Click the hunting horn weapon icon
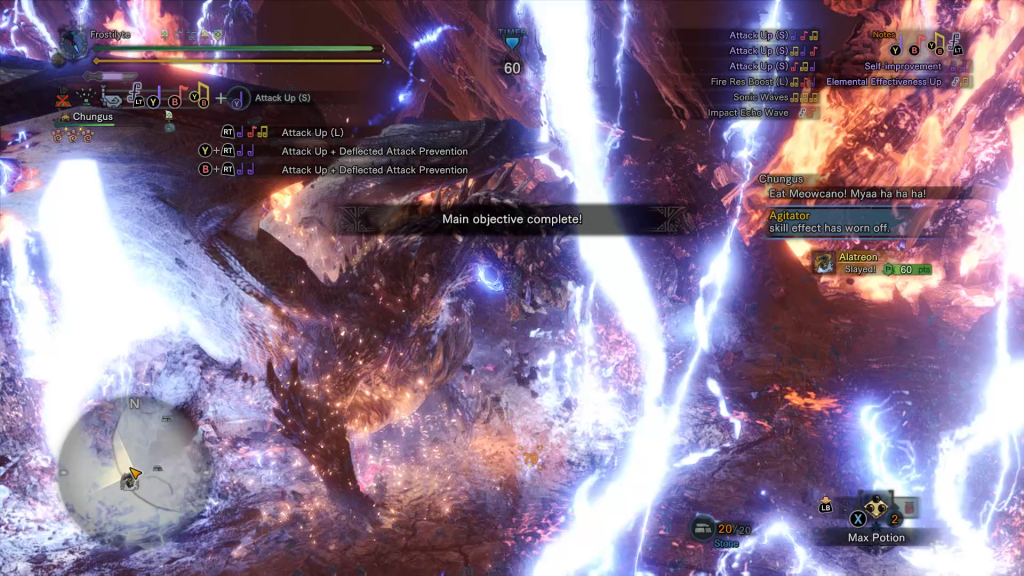This screenshot has width=1024, height=576. click(112, 100)
